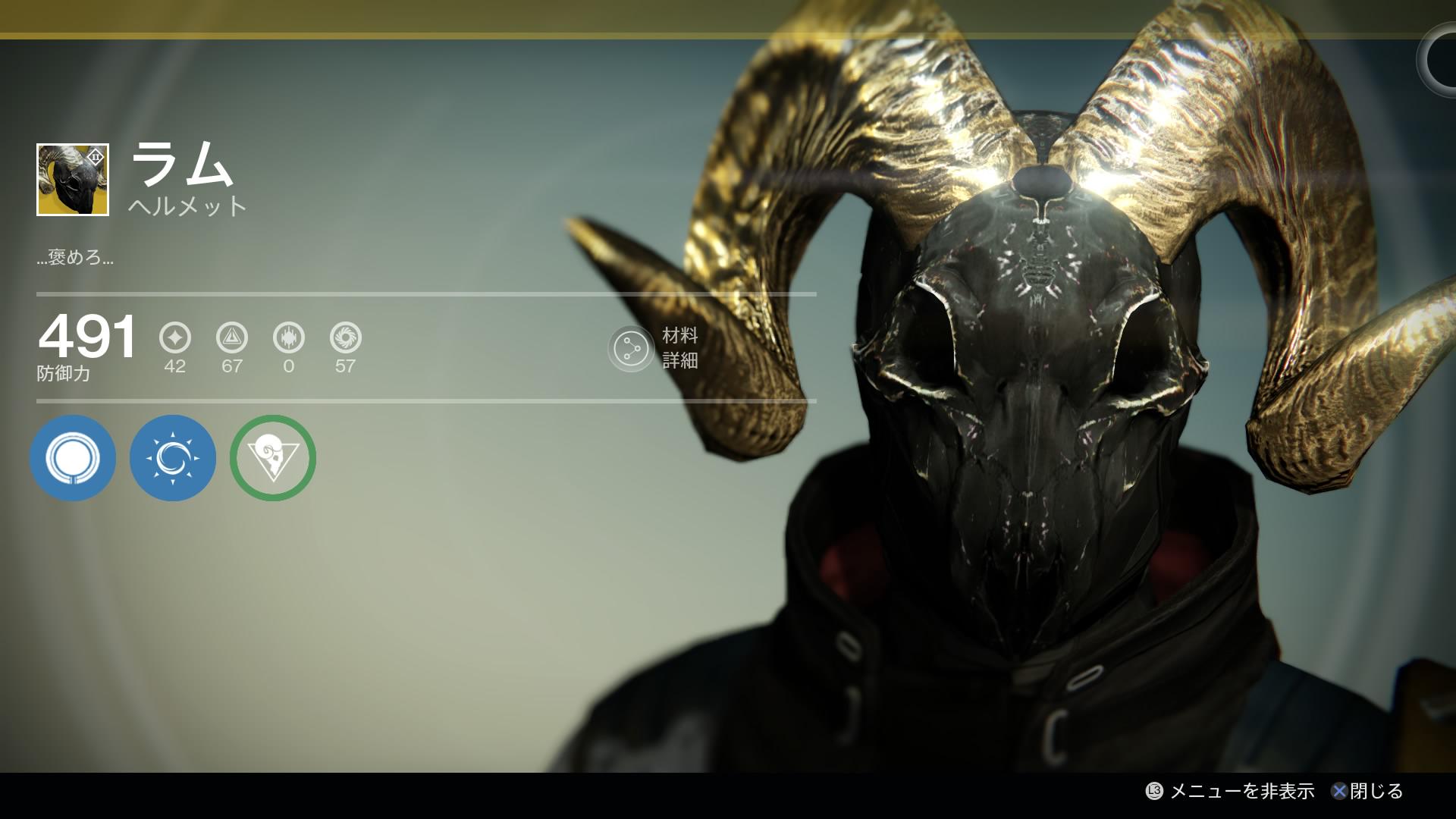This screenshot has width=1456, height=819.
Task: Choose the swirling sun perk node
Action: (173, 458)
